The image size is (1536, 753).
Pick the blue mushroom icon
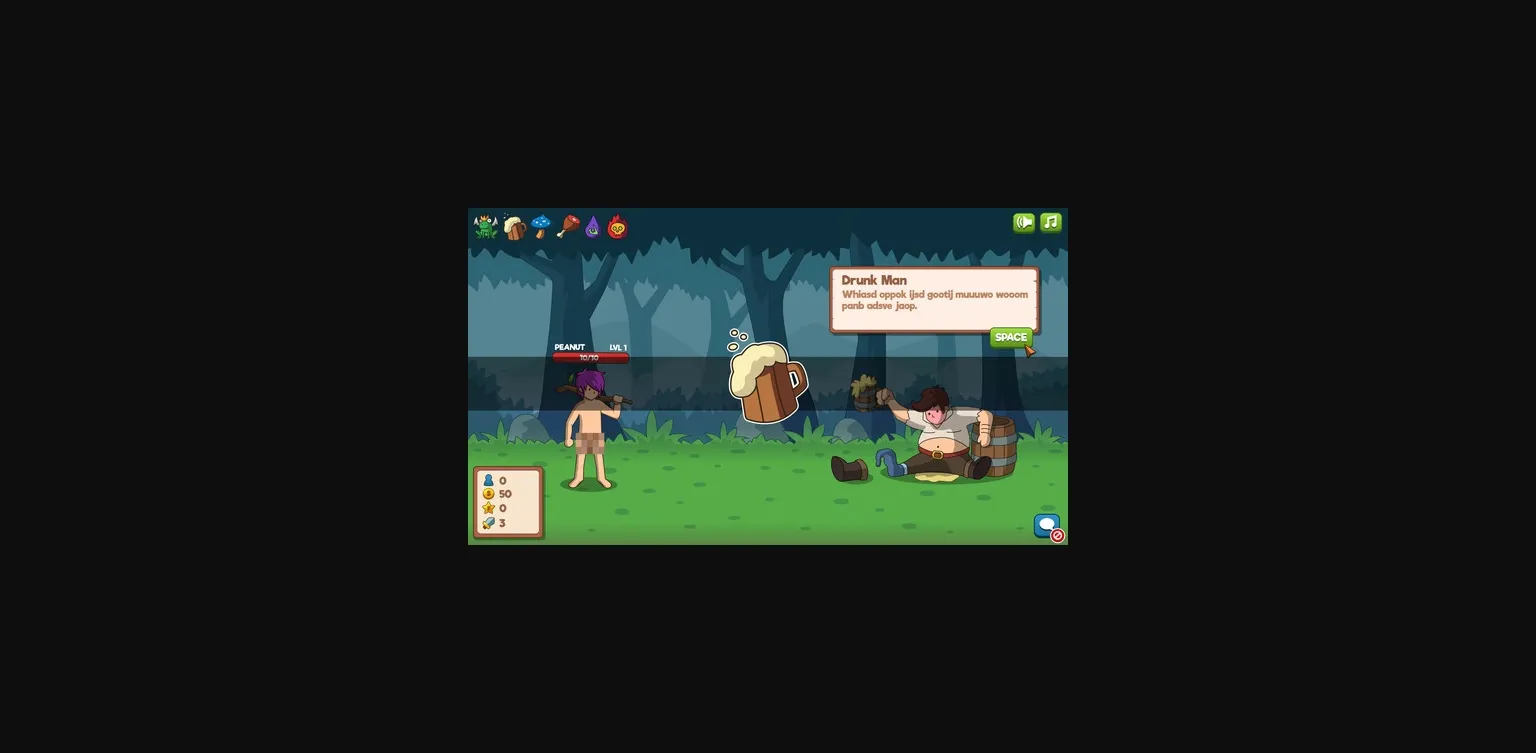(541, 226)
